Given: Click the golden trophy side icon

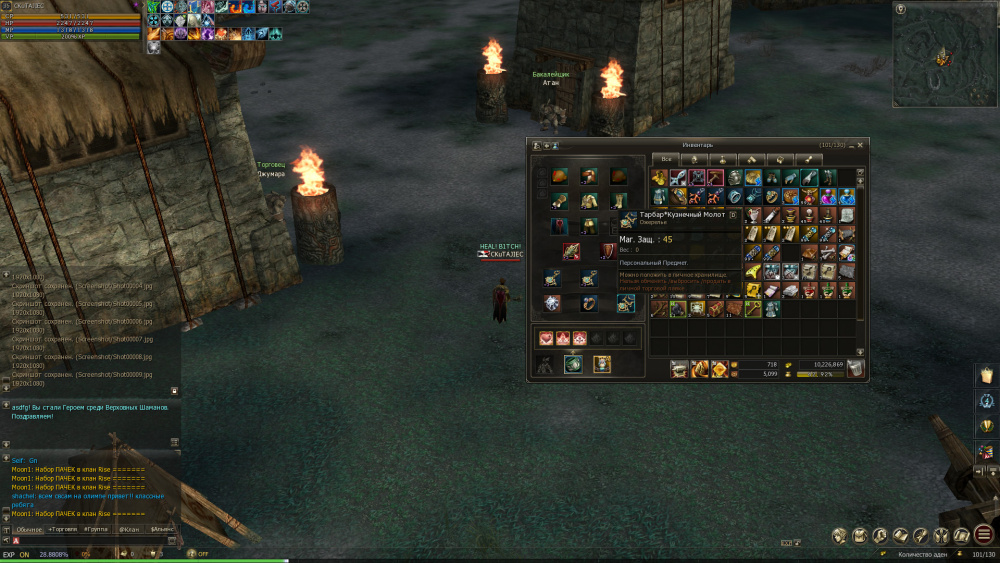Looking at the screenshot, I should tap(985, 426).
